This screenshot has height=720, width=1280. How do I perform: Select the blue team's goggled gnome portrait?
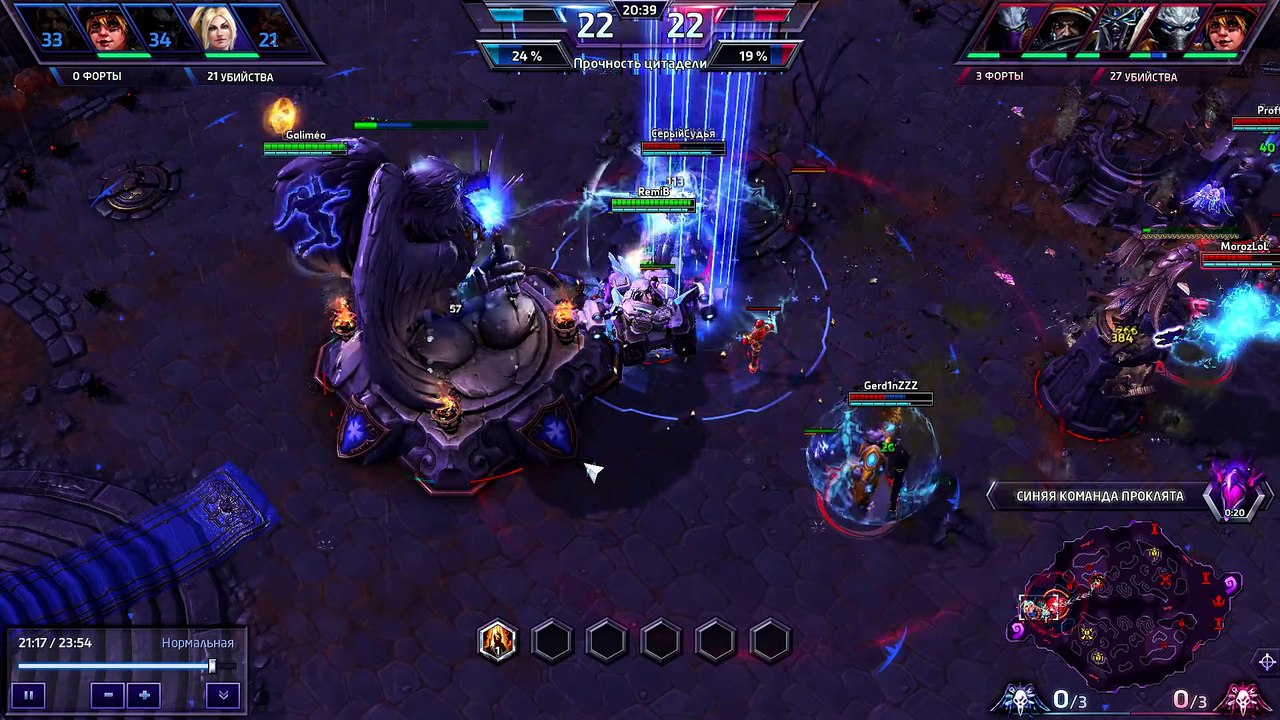click(105, 29)
